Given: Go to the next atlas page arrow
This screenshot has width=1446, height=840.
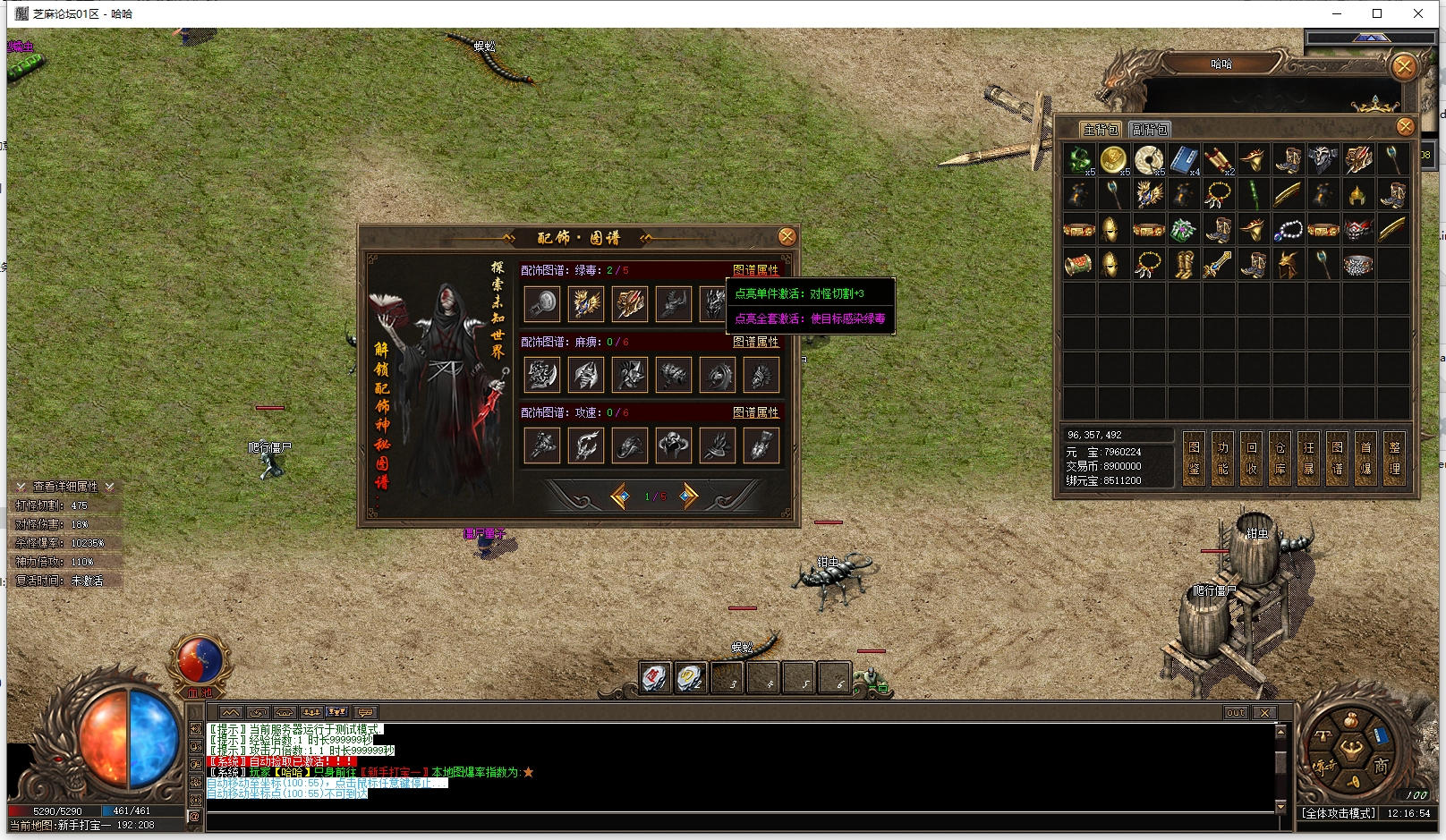Looking at the screenshot, I should [687, 496].
